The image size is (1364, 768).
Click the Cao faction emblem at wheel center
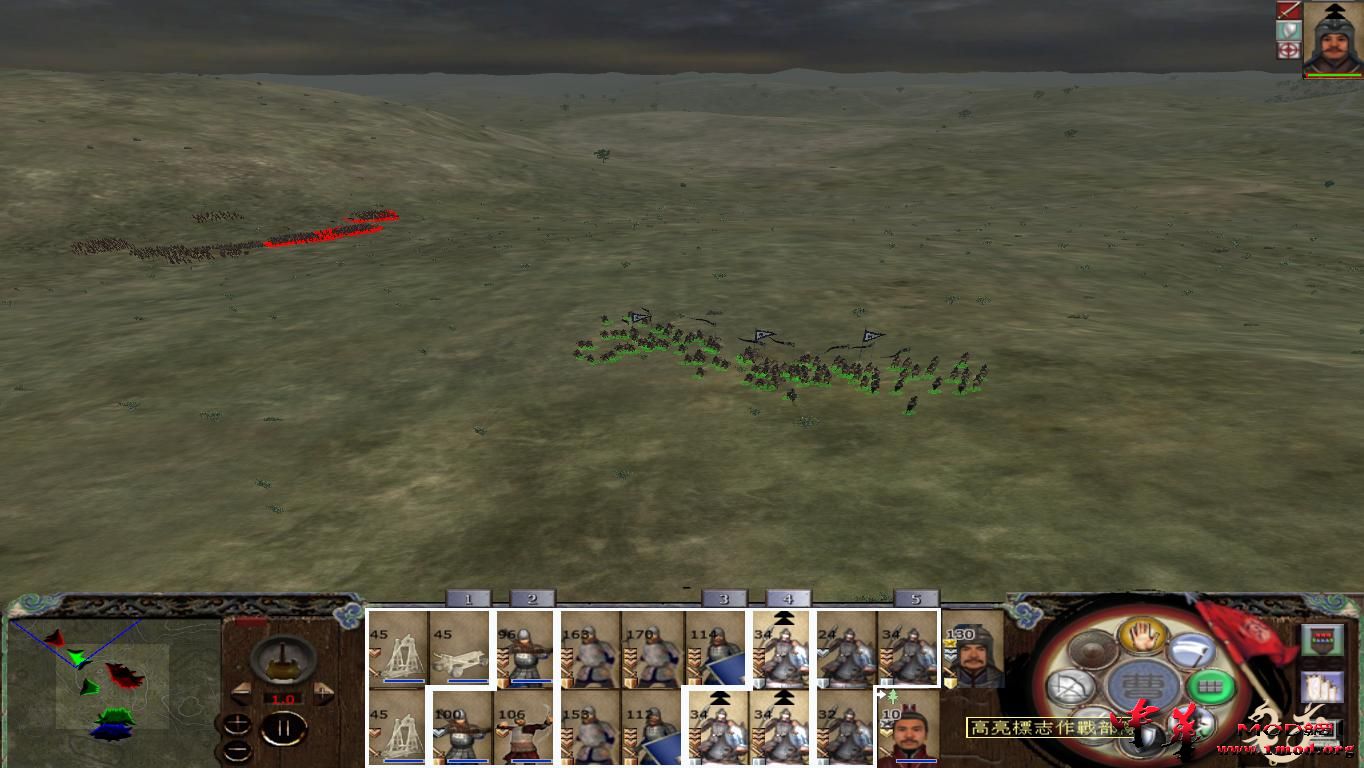(1144, 684)
